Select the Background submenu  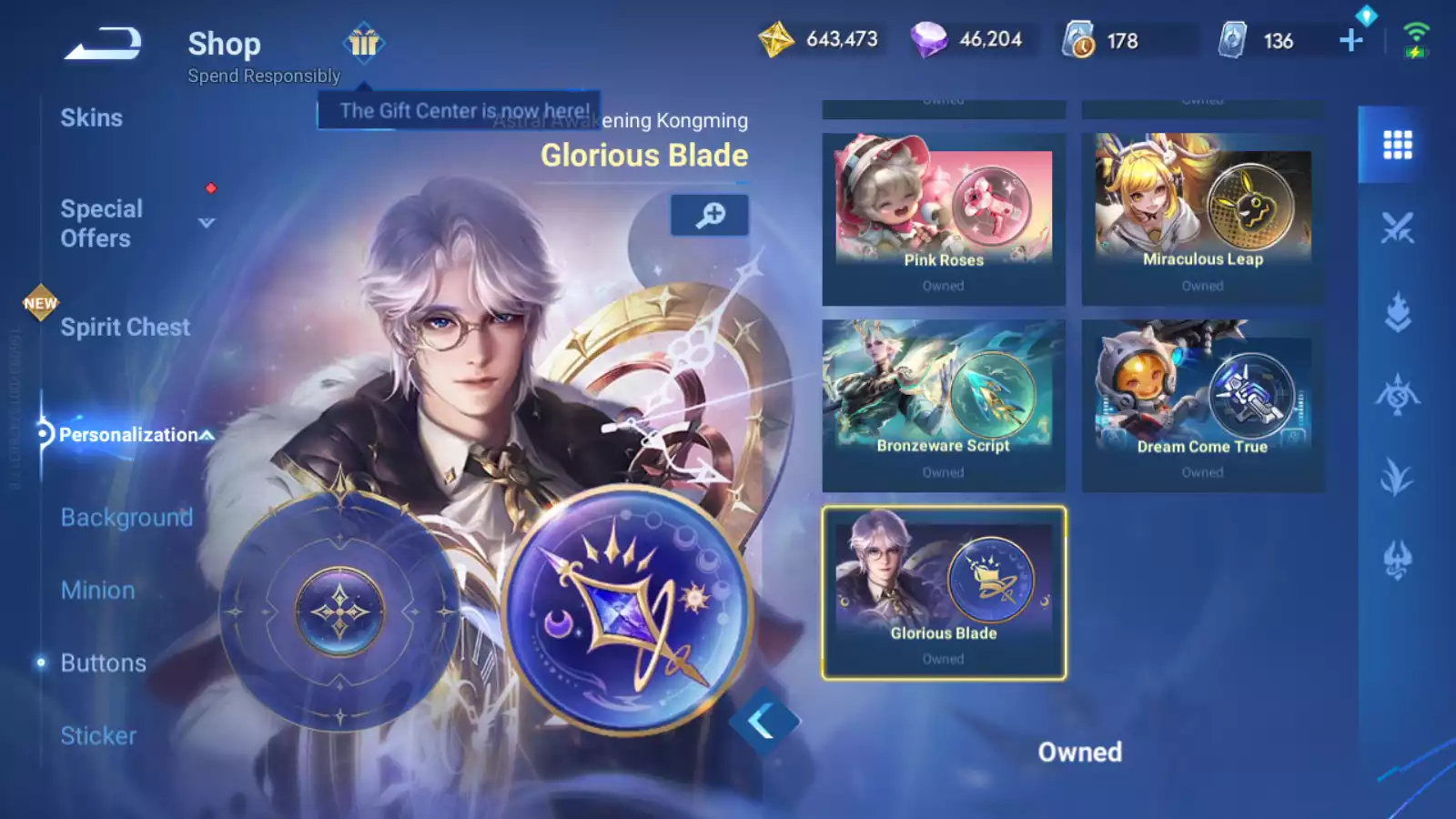[126, 518]
